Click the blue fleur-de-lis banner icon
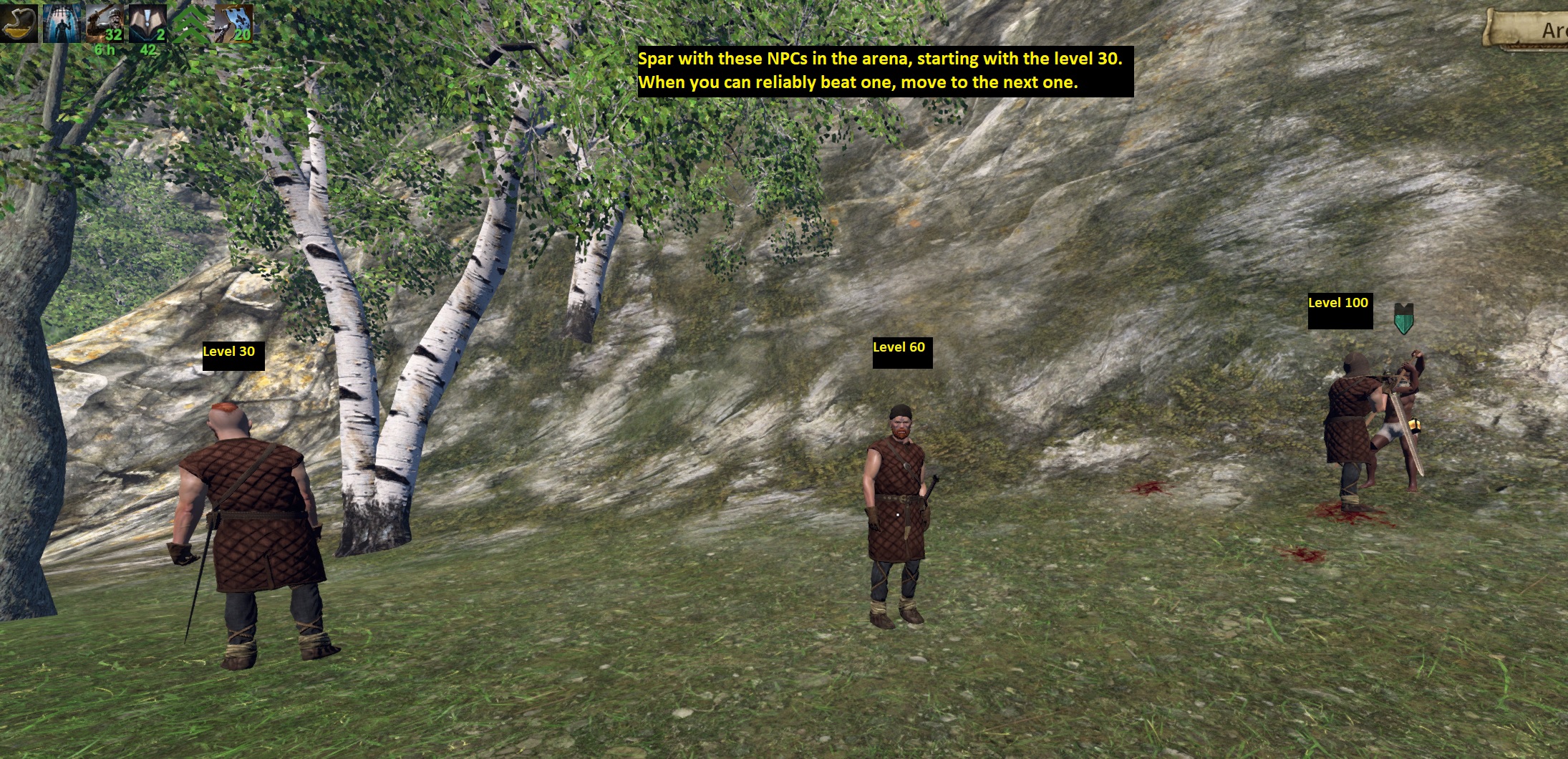The image size is (1568, 759). pos(234,22)
